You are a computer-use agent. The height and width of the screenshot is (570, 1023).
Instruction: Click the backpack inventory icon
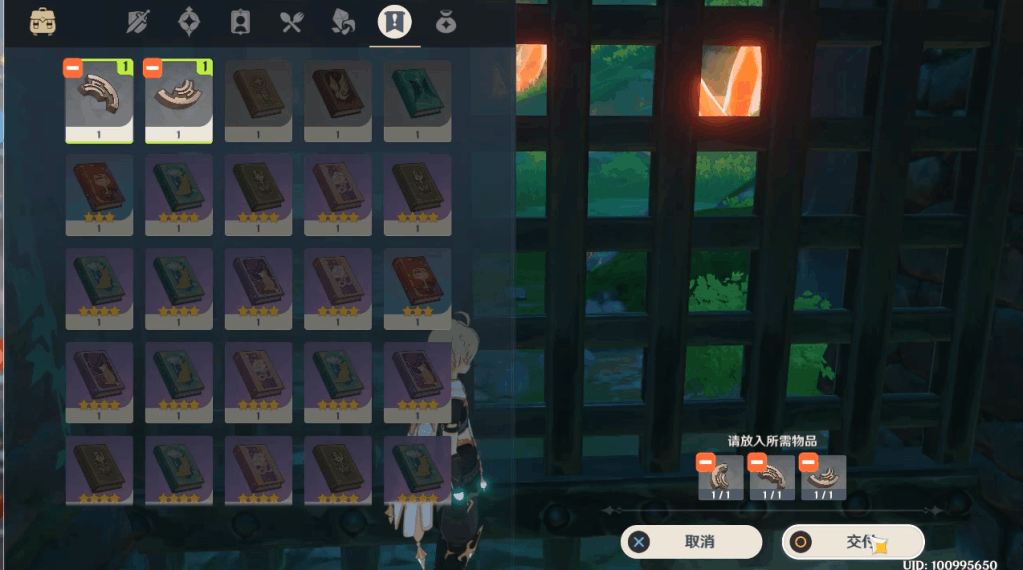(x=43, y=21)
